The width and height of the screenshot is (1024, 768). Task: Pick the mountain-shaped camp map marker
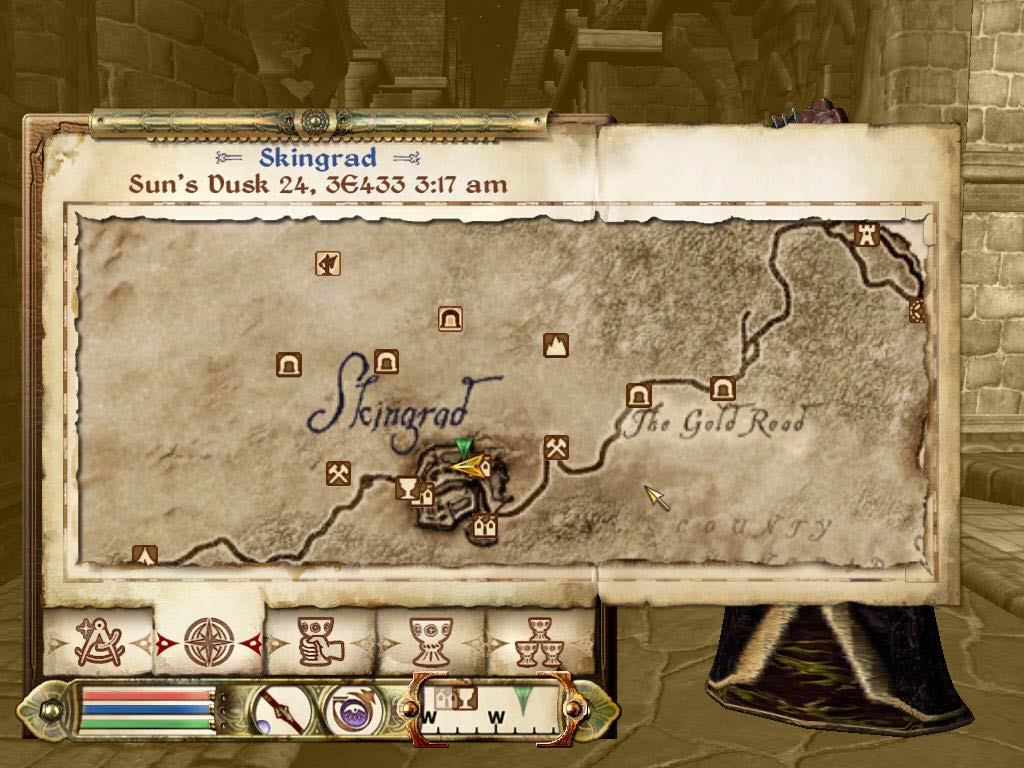coord(555,346)
